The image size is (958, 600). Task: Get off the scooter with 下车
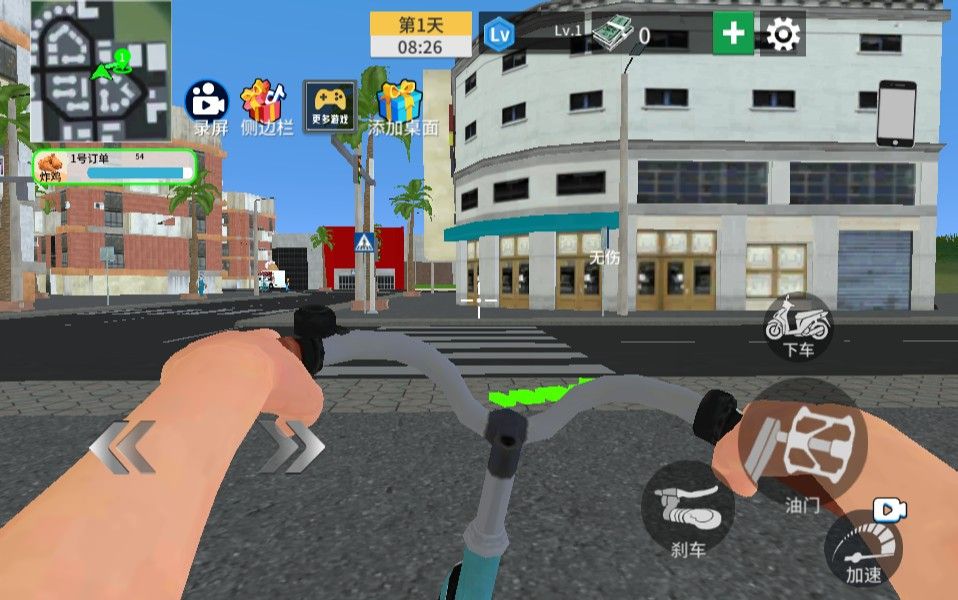(797, 325)
